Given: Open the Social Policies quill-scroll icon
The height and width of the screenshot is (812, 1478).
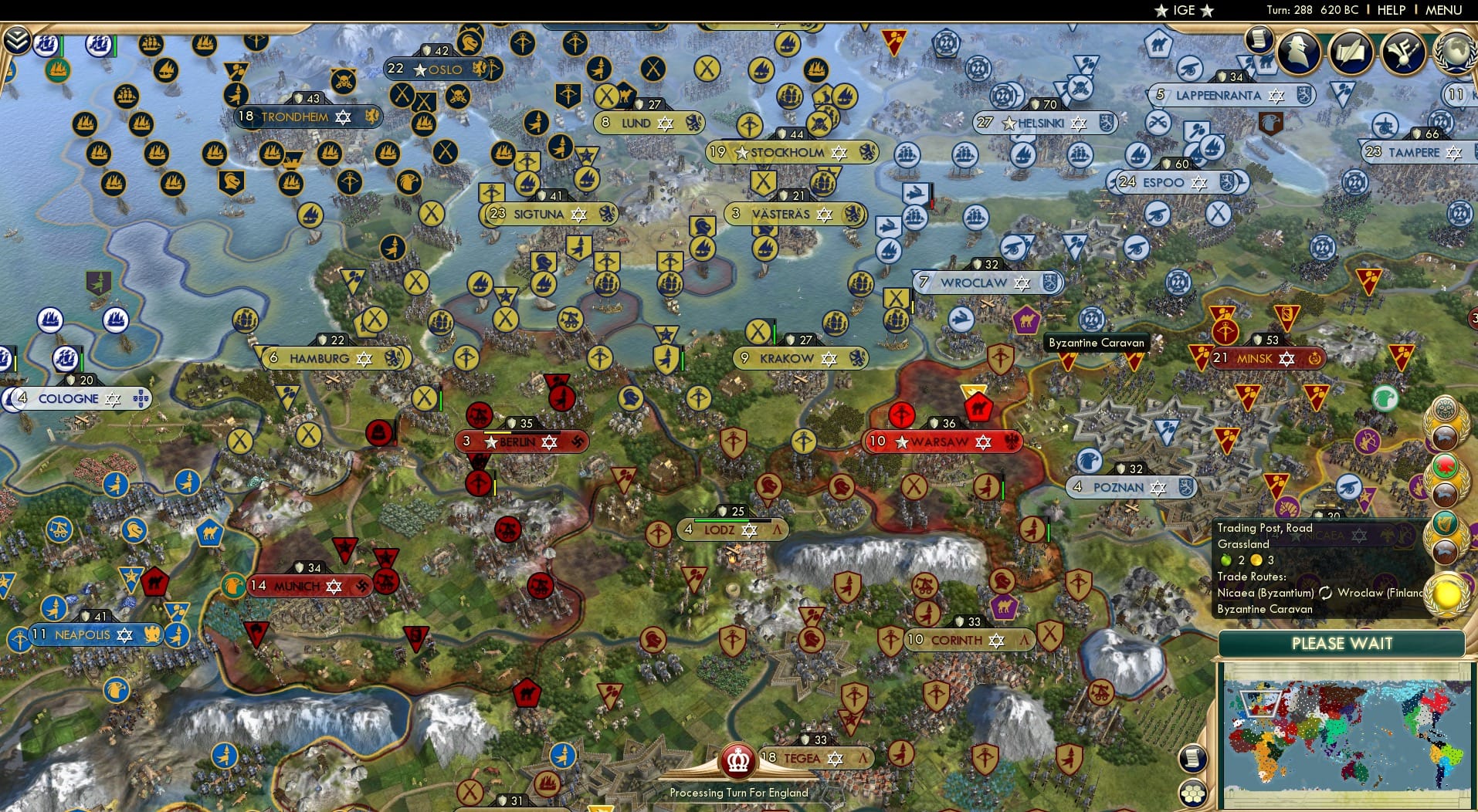Looking at the screenshot, I should (x=1353, y=50).
